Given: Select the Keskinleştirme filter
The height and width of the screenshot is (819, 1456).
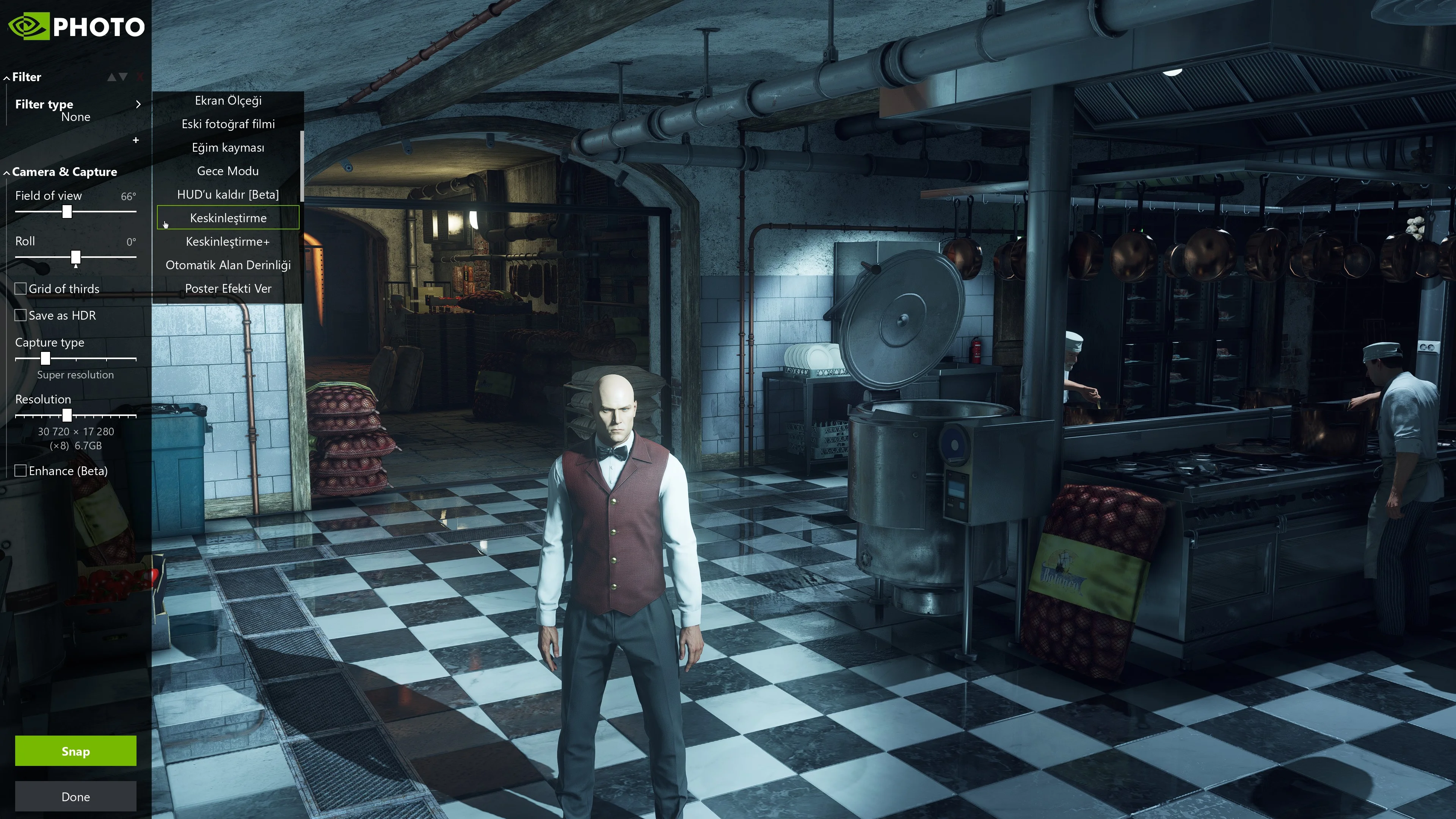Looking at the screenshot, I should (x=228, y=218).
